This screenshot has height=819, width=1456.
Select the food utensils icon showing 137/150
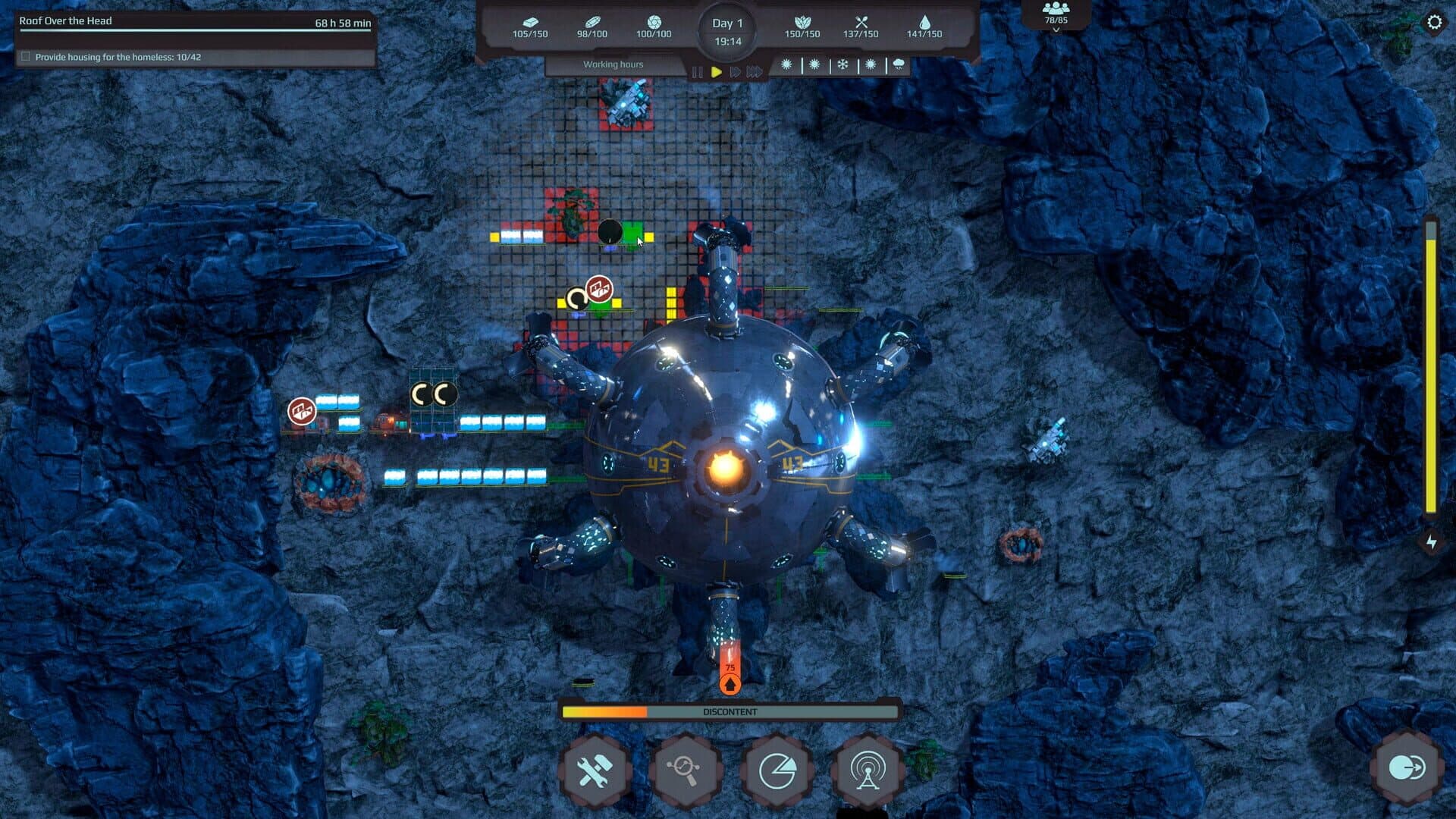coord(861,20)
